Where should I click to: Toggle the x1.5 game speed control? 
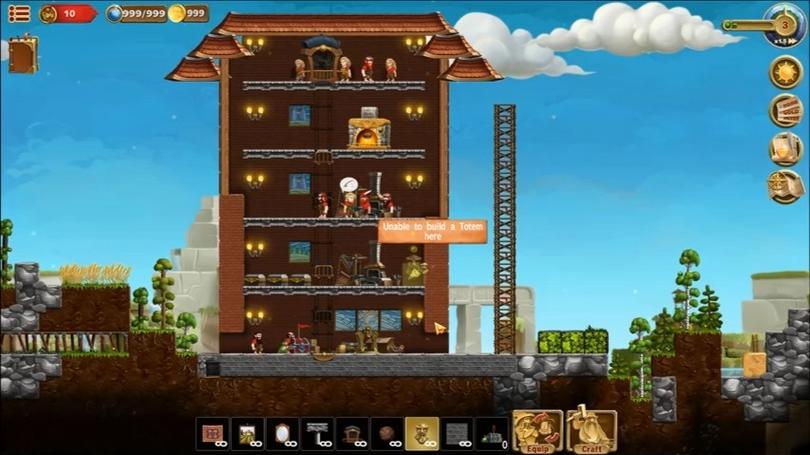(x=785, y=24)
